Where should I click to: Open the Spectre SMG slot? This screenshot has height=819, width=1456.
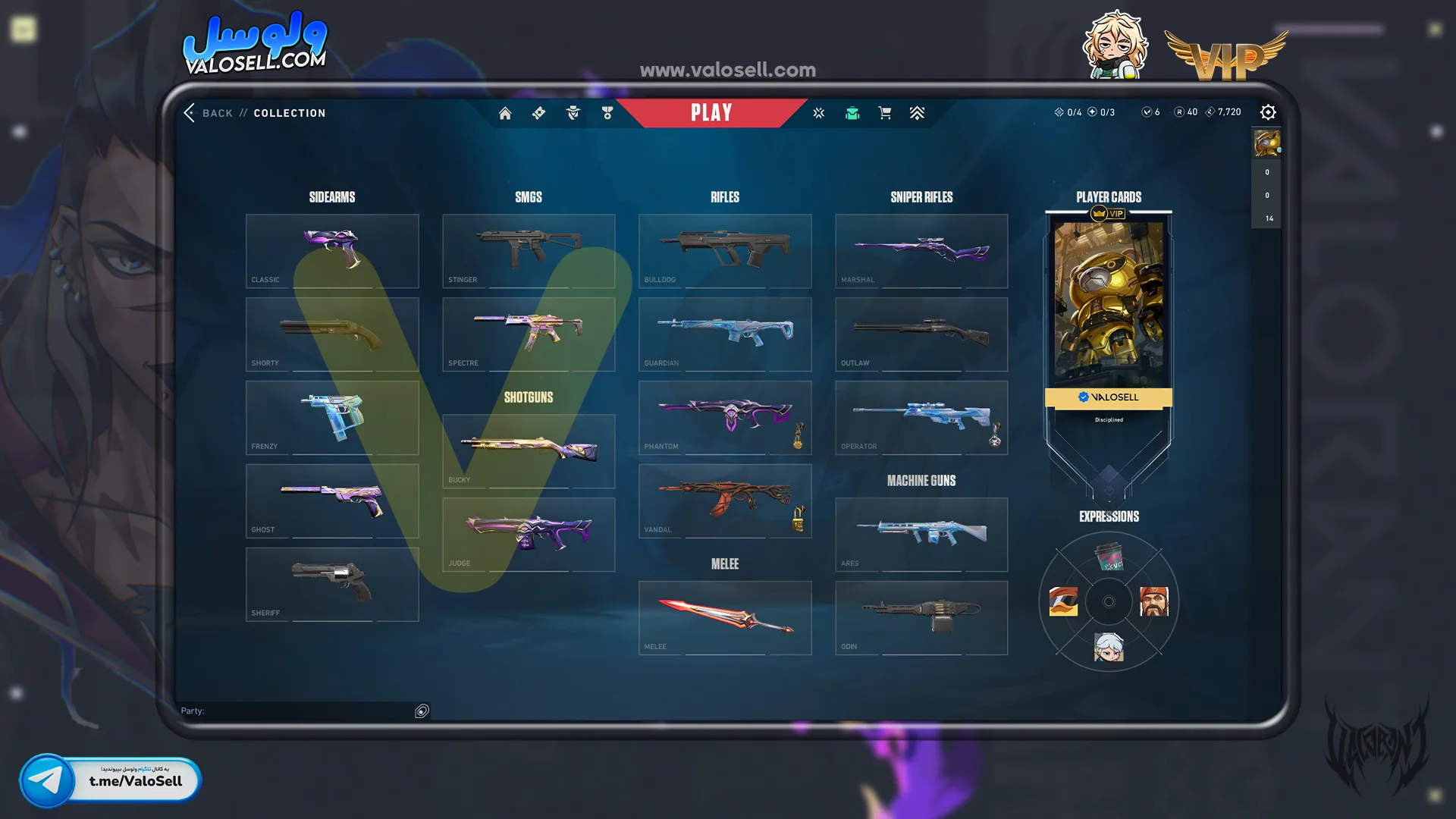[x=529, y=334]
